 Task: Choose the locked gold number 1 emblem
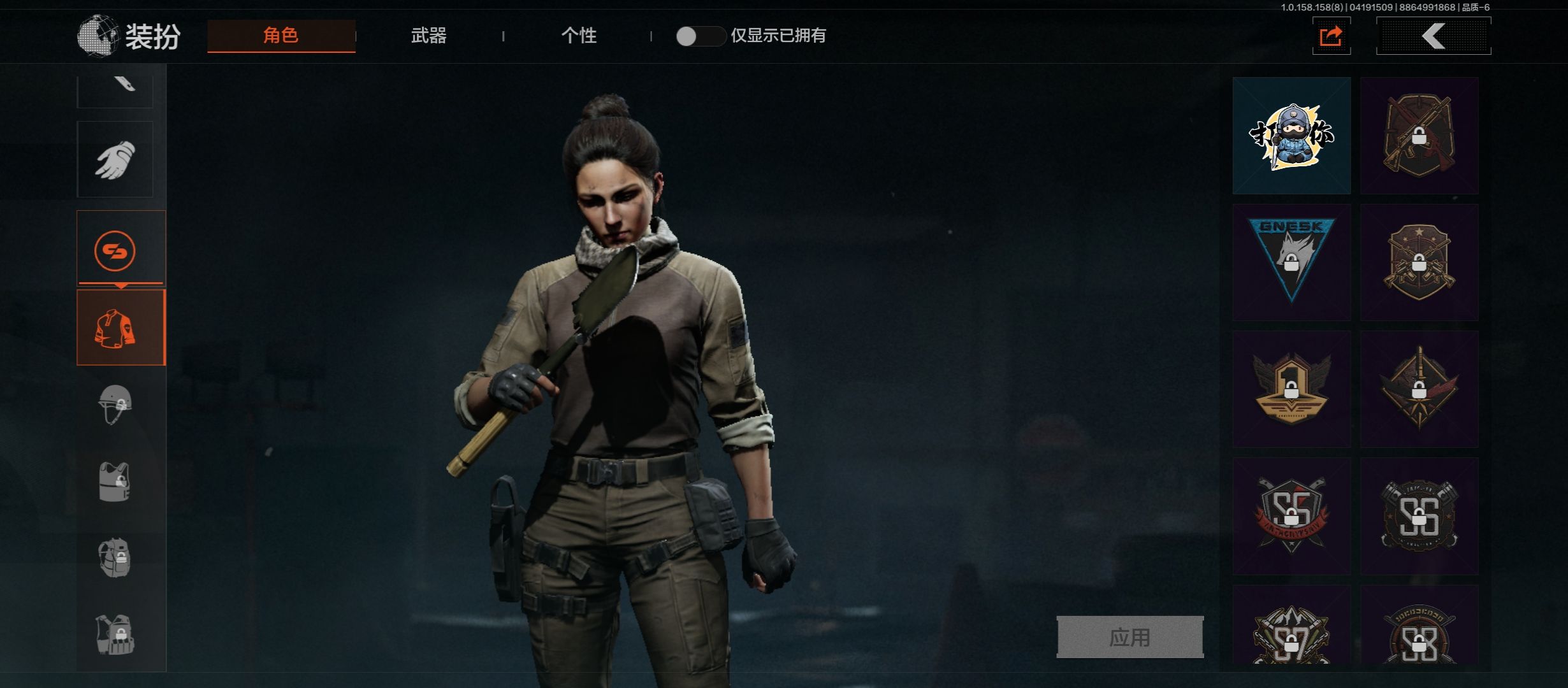coord(1291,389)
